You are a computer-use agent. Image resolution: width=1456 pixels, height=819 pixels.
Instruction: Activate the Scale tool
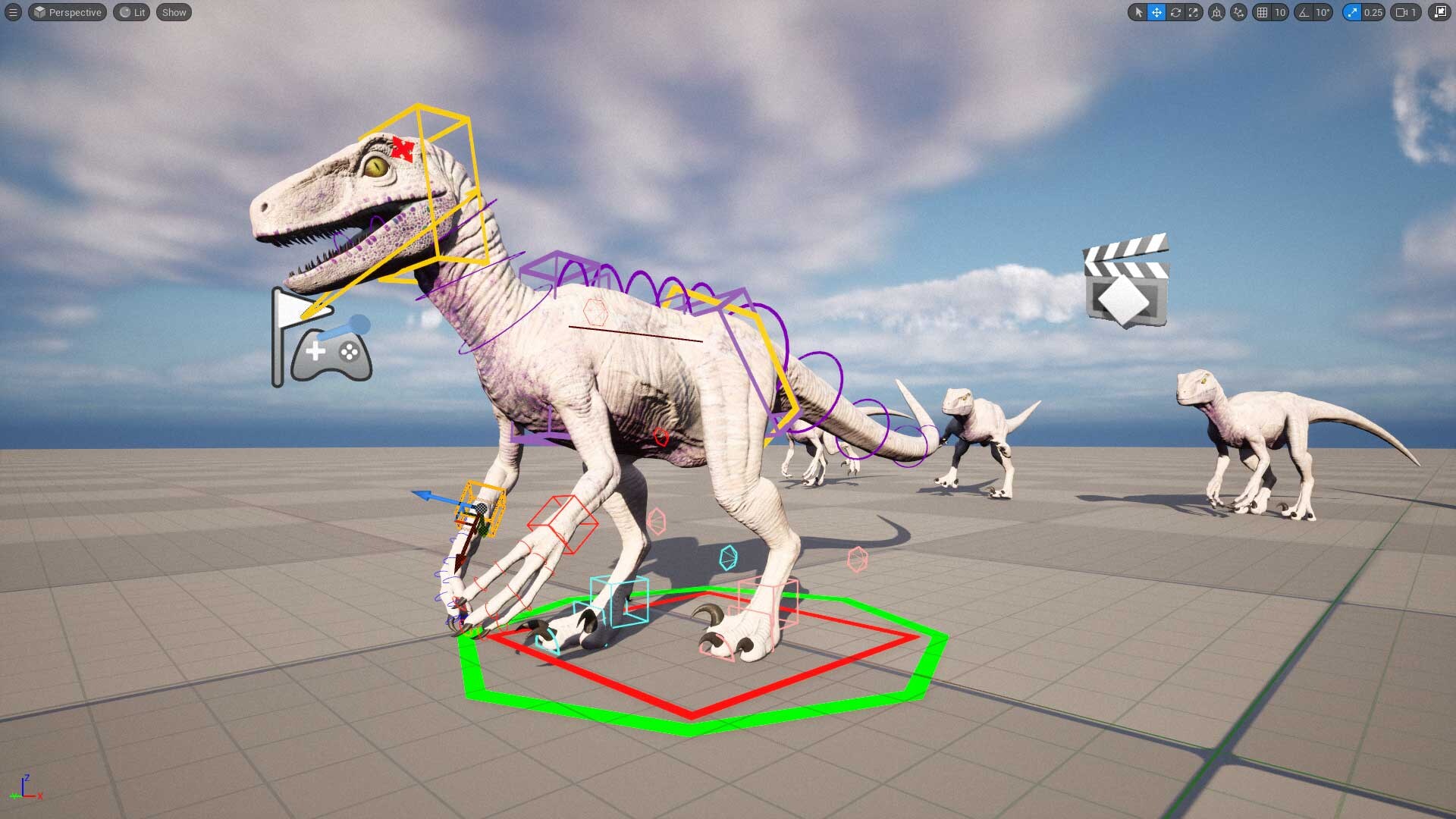coord(1194,12)
